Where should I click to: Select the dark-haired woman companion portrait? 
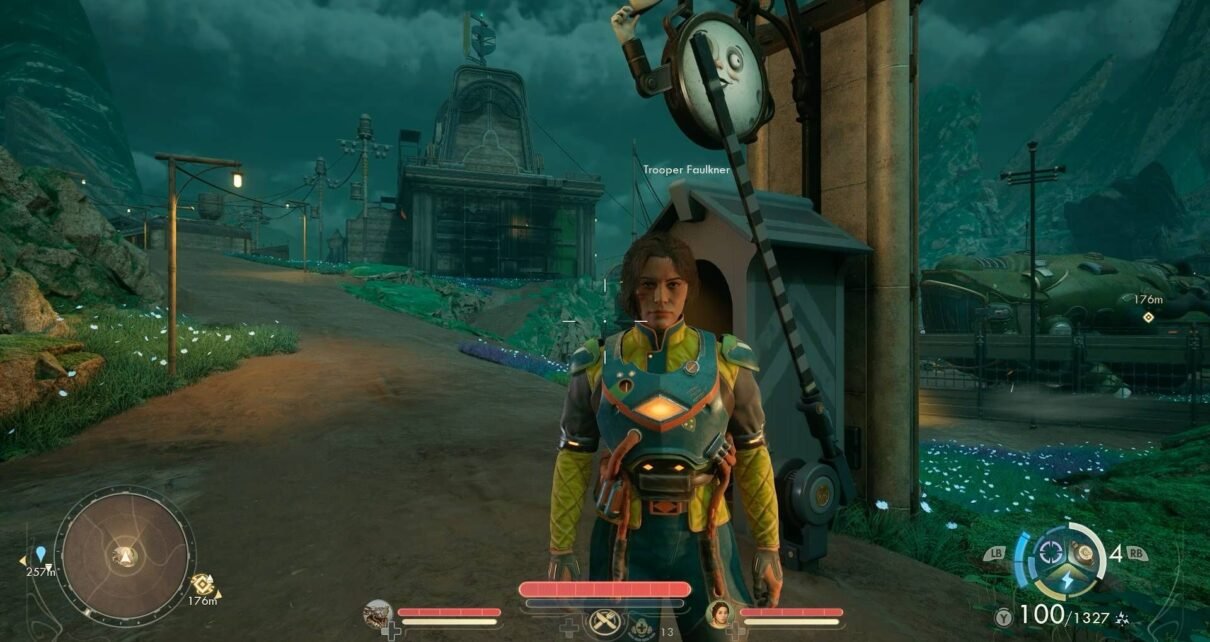click(x=719, y=613)
